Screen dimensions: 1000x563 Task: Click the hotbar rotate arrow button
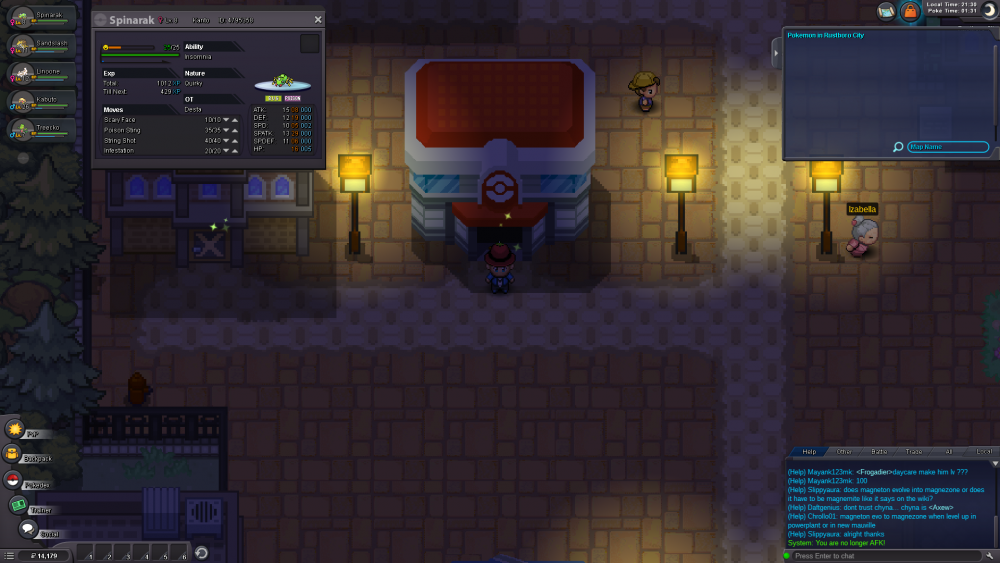click(x=200, y=554)
